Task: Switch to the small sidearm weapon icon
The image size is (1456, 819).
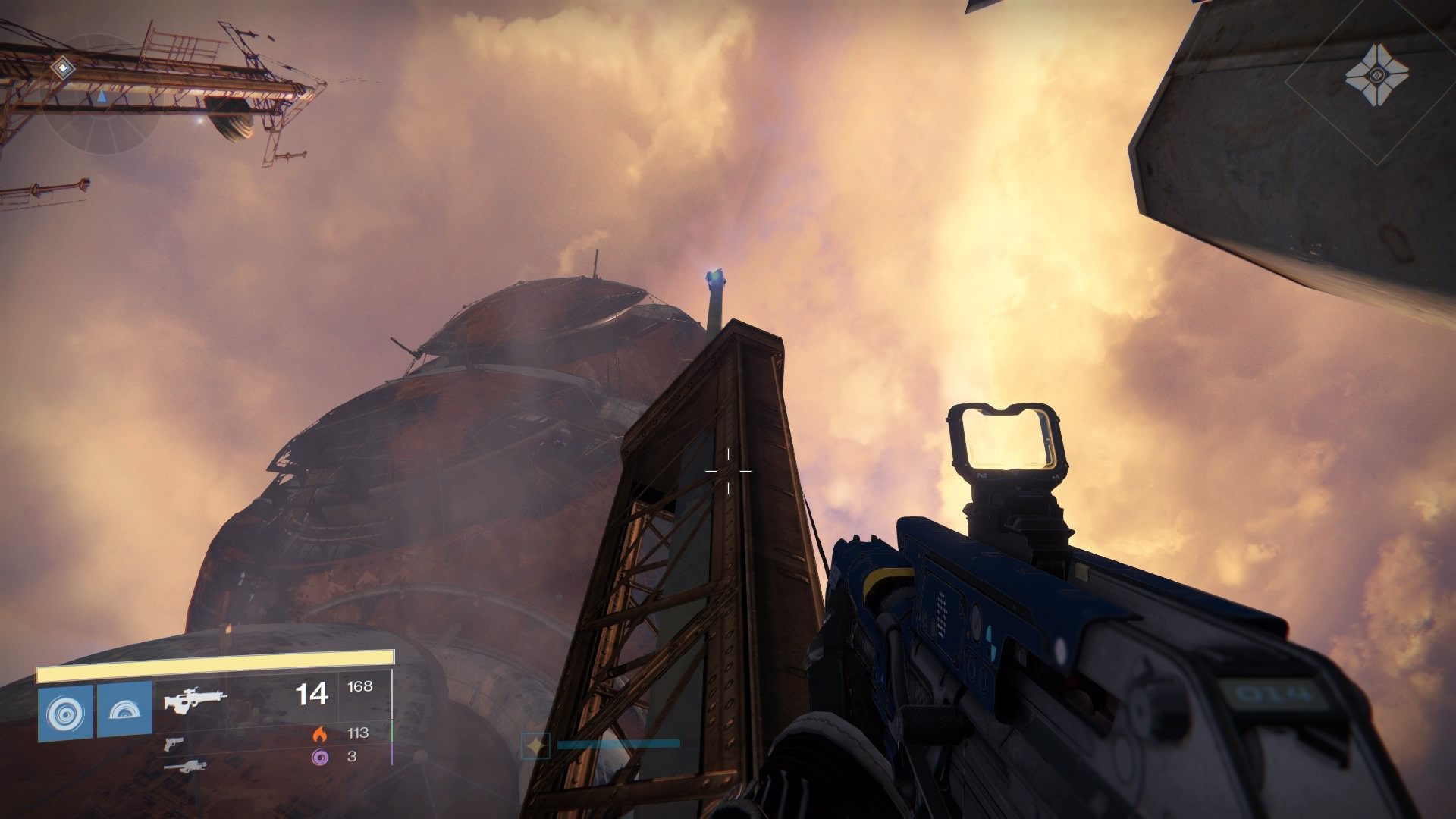Action: point(174,743)
